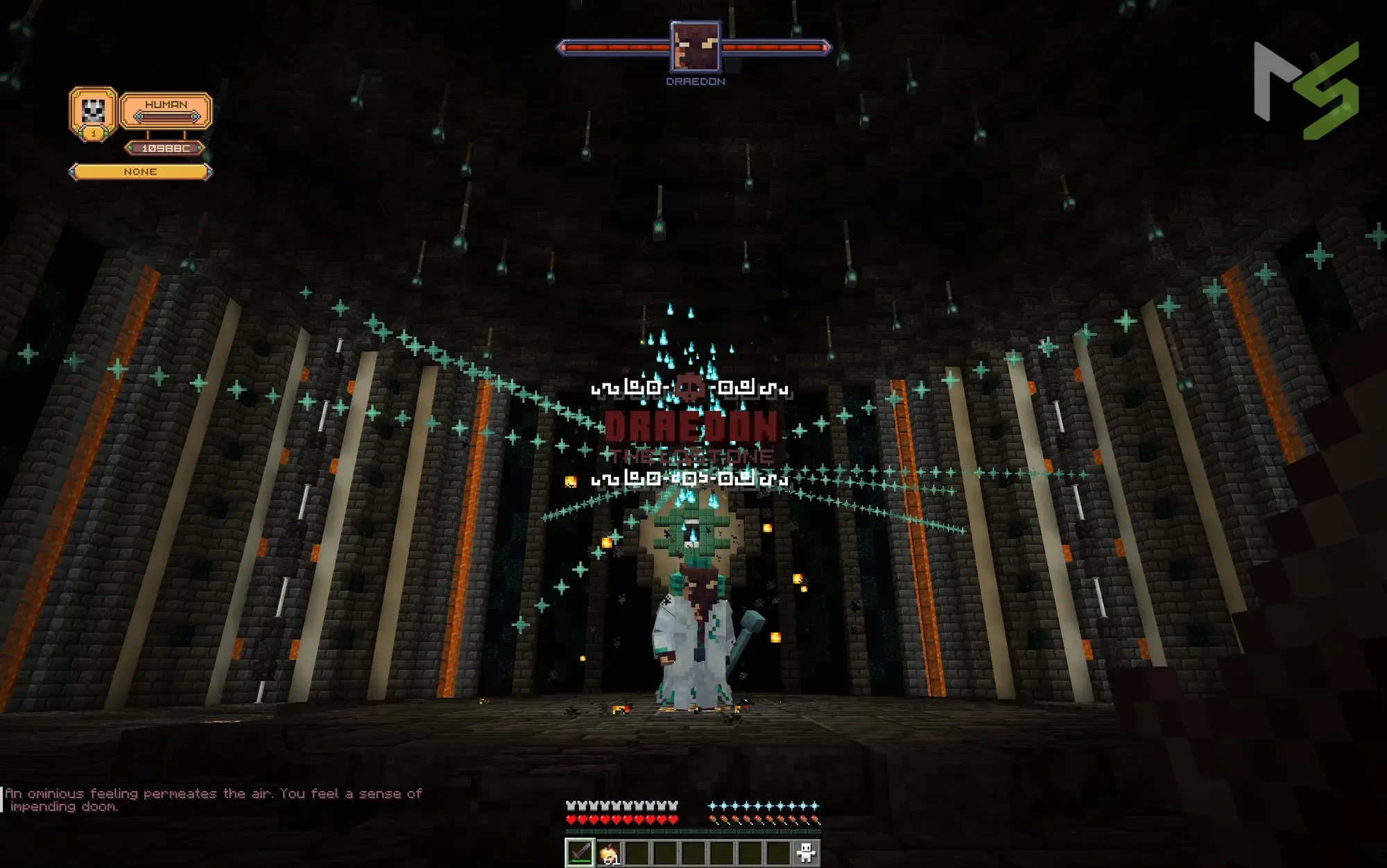Select the golden apple hotbar slot
Image resolution: width=1387 pixels, height=868 pixels.
(x=608, y=853)
